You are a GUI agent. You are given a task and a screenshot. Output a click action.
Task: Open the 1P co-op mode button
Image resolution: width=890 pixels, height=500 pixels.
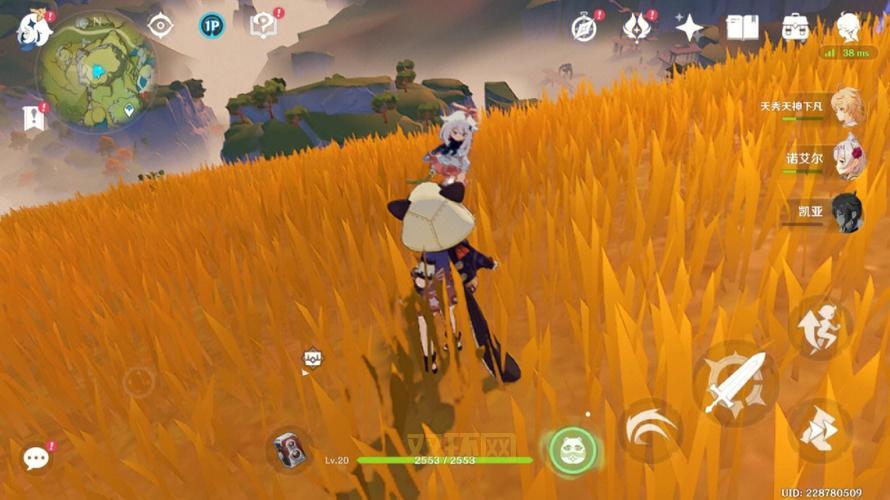(x=211, y=26)
